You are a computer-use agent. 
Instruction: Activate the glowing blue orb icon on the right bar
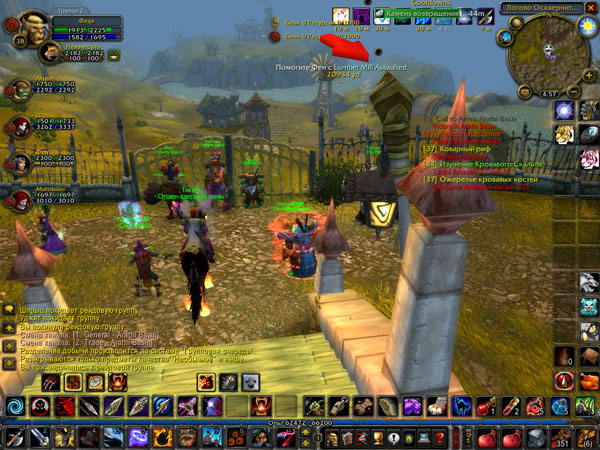pos(564,108)
